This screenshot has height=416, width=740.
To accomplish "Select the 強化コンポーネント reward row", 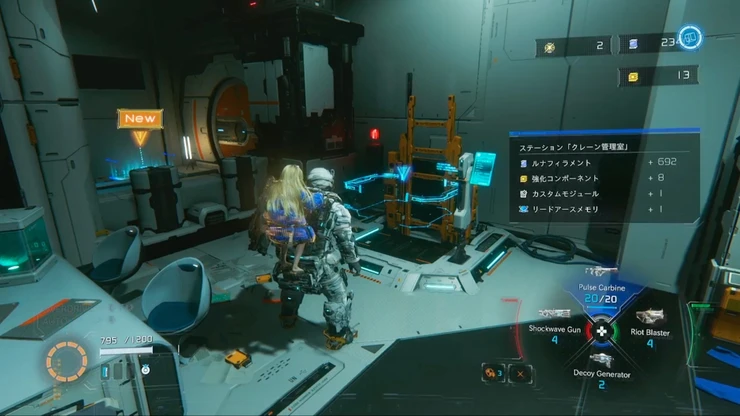I will coord(603,178).
